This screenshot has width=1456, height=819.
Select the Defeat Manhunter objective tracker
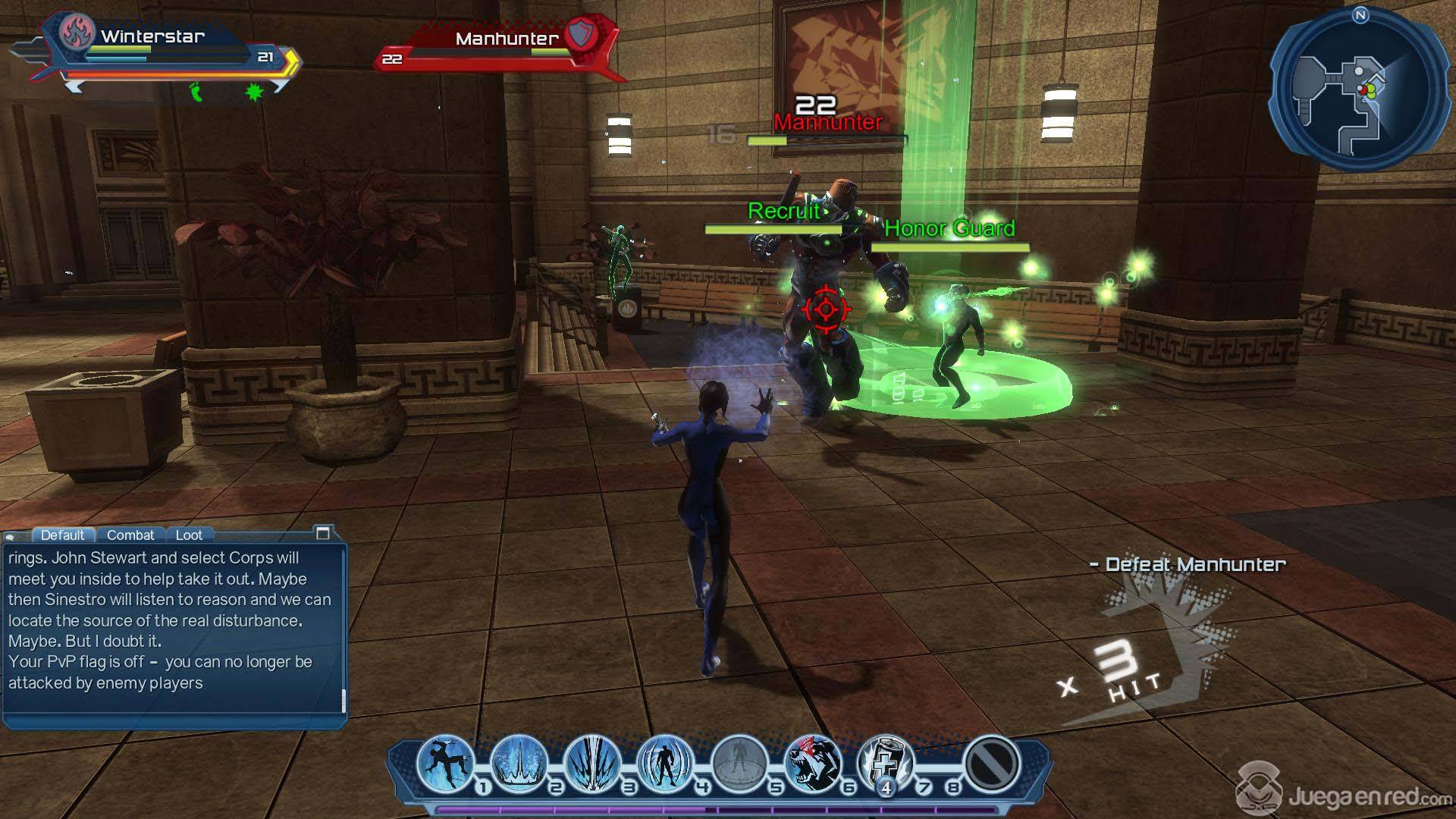1188,564
